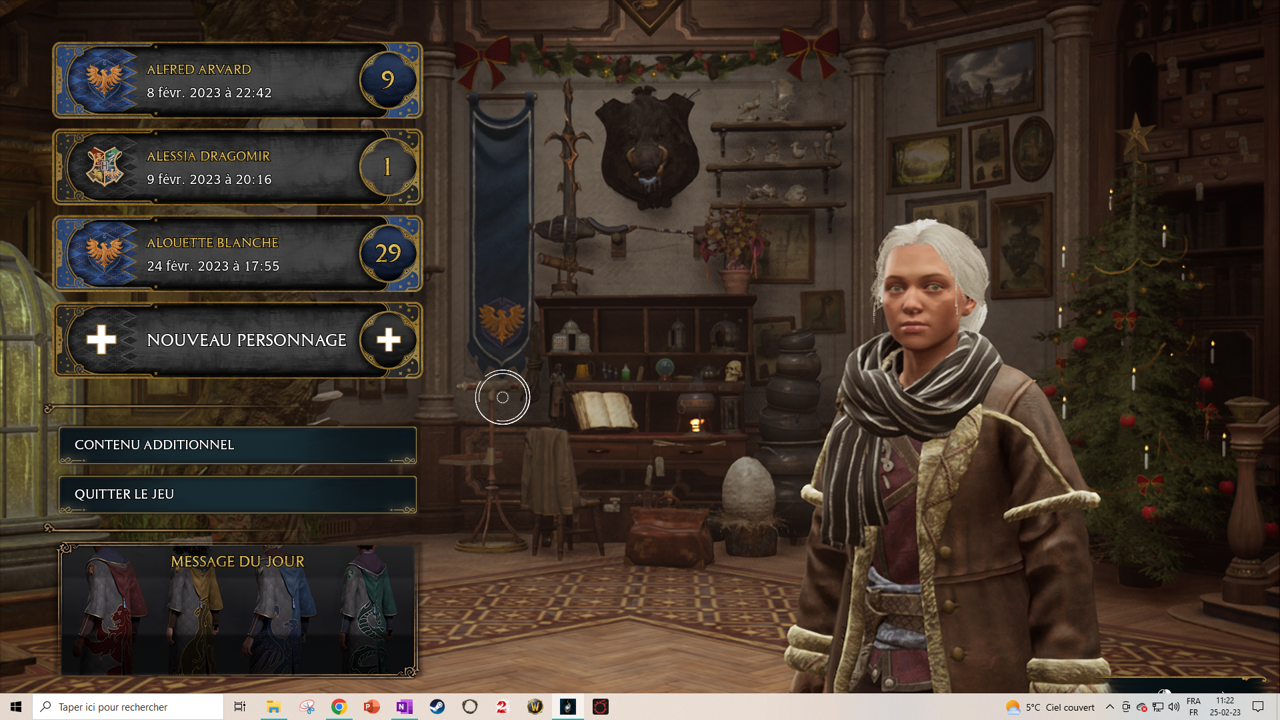1280x720 pixels.
Task: Click the Steam icon in the taskbar
Action: pos(437,707)
